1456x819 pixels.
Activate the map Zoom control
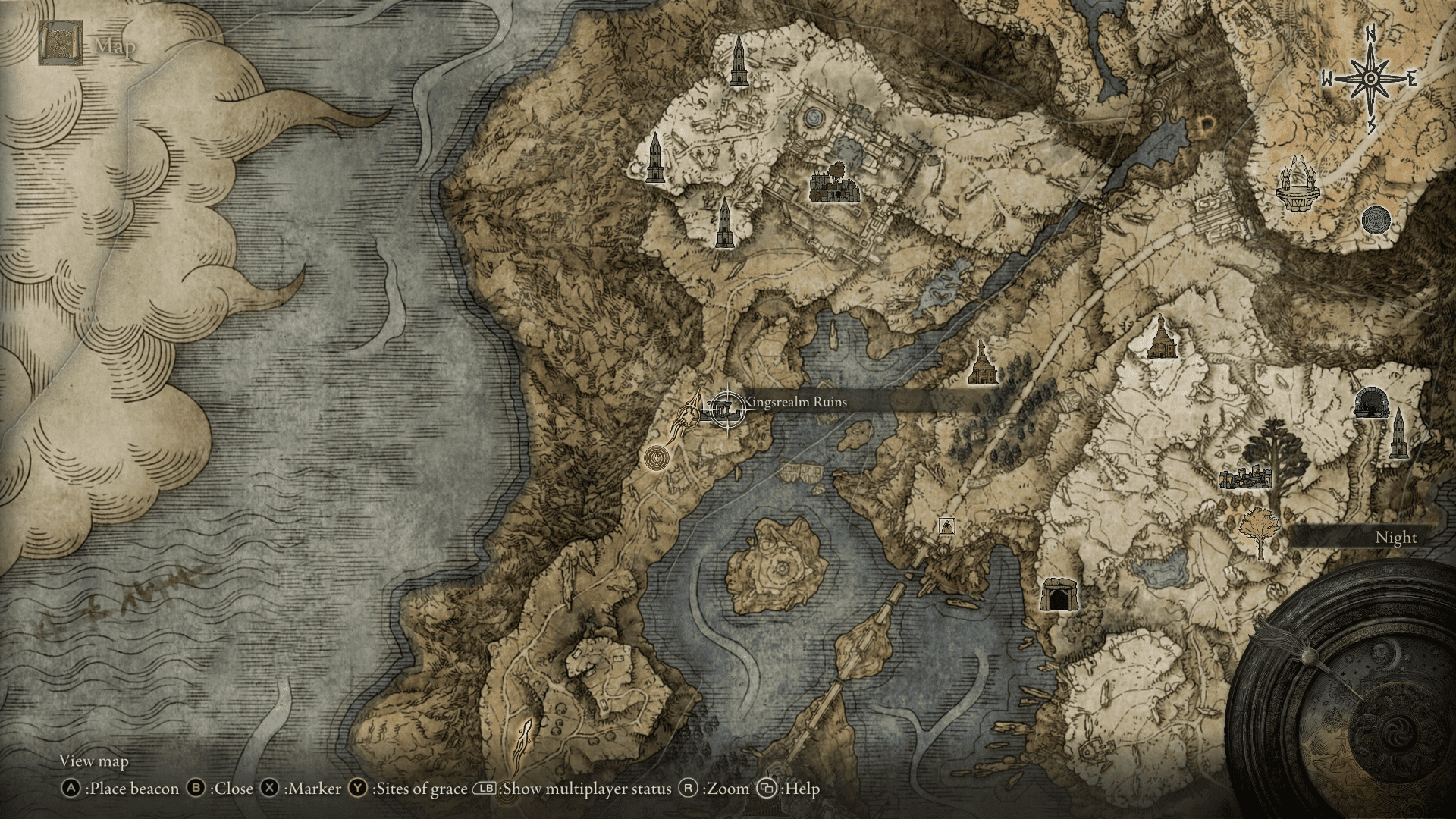tap(689, 789)
